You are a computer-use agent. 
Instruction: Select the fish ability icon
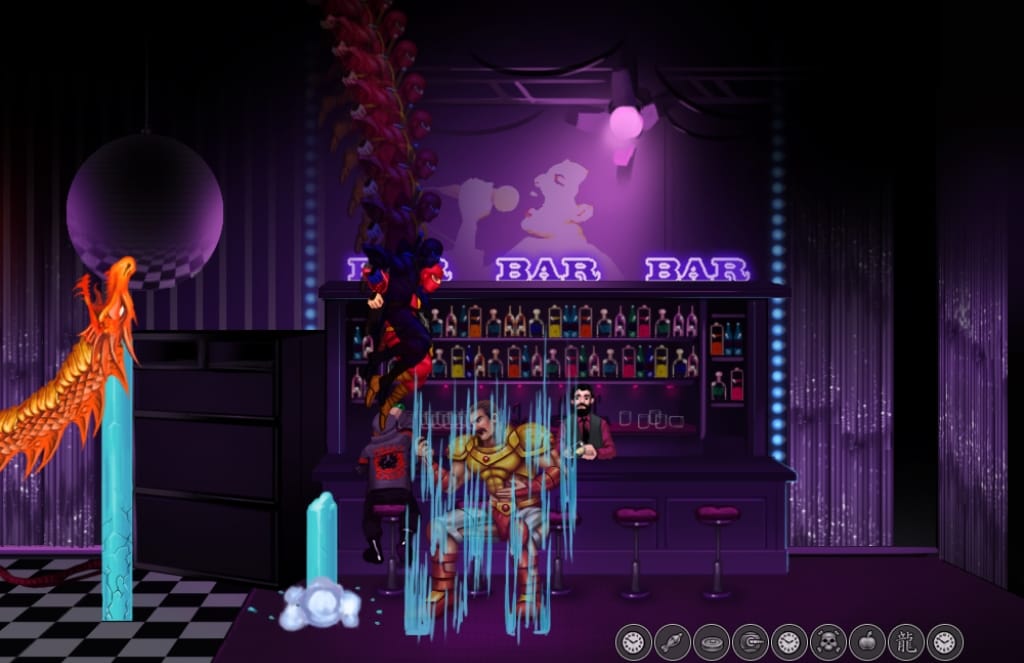click(673, 641)
